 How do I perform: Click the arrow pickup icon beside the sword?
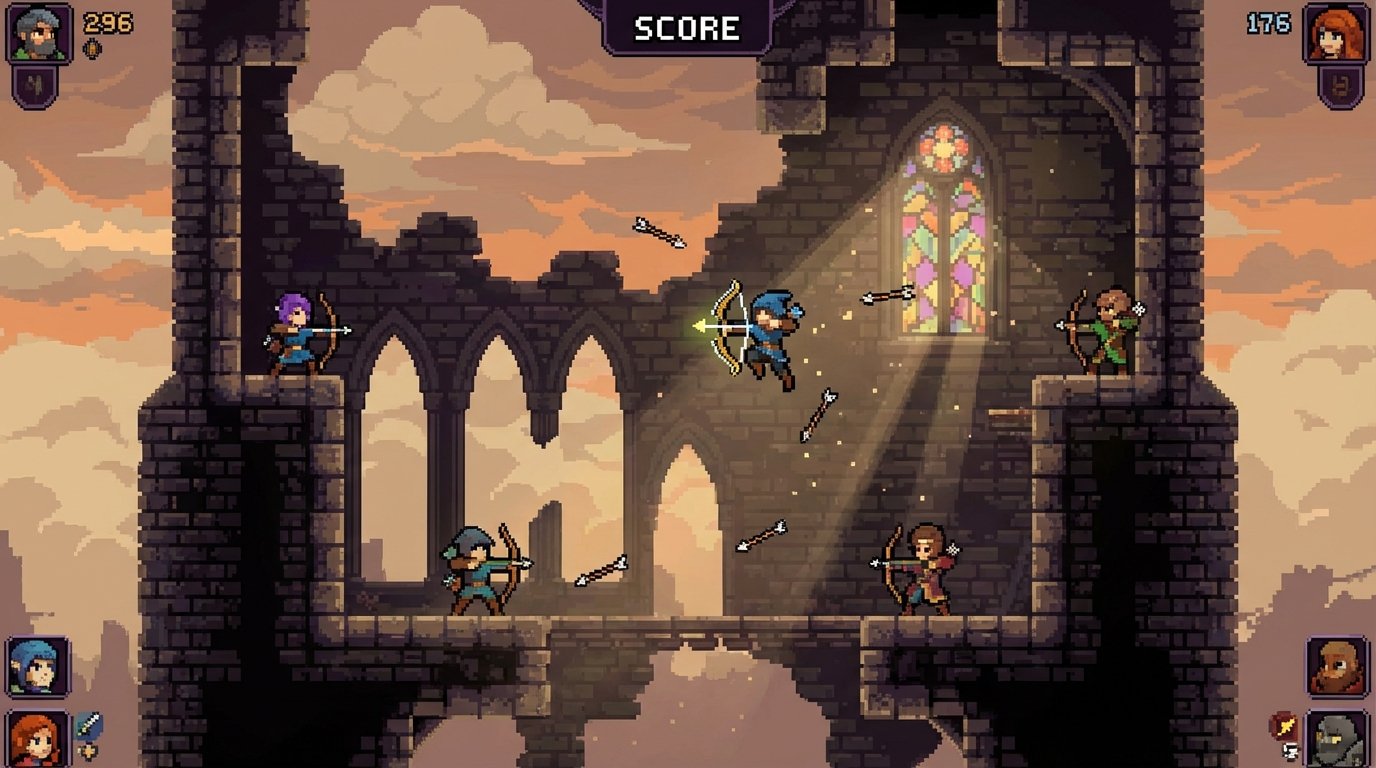(87, 750)
